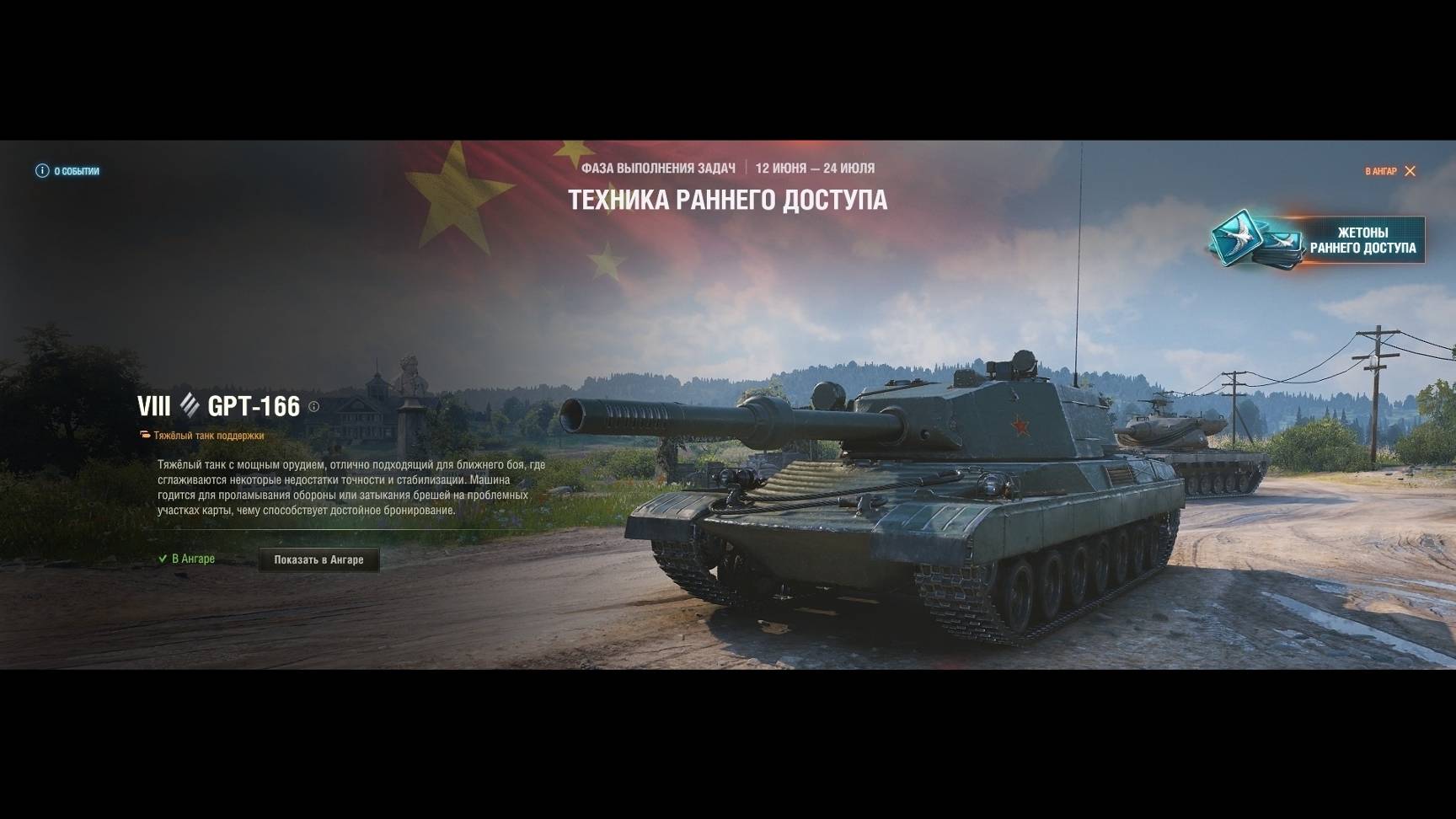Click the swallow token image
The height and width of the screenshot is (819, 1456).
[1239, 238]
